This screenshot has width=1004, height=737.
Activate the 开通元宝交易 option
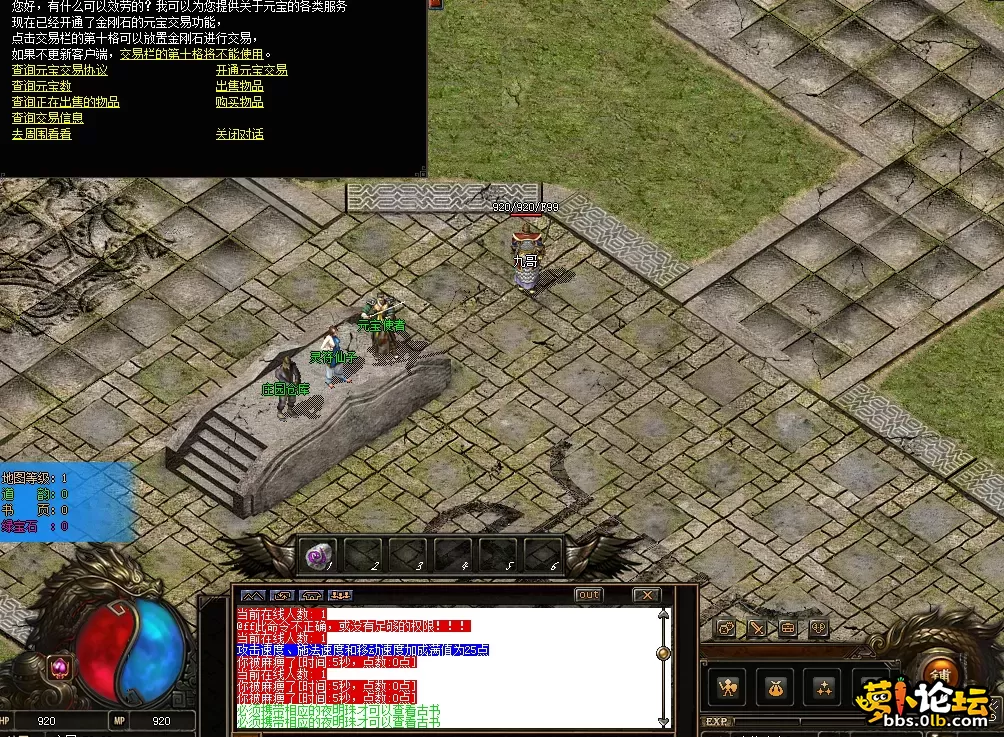point(251,71)
